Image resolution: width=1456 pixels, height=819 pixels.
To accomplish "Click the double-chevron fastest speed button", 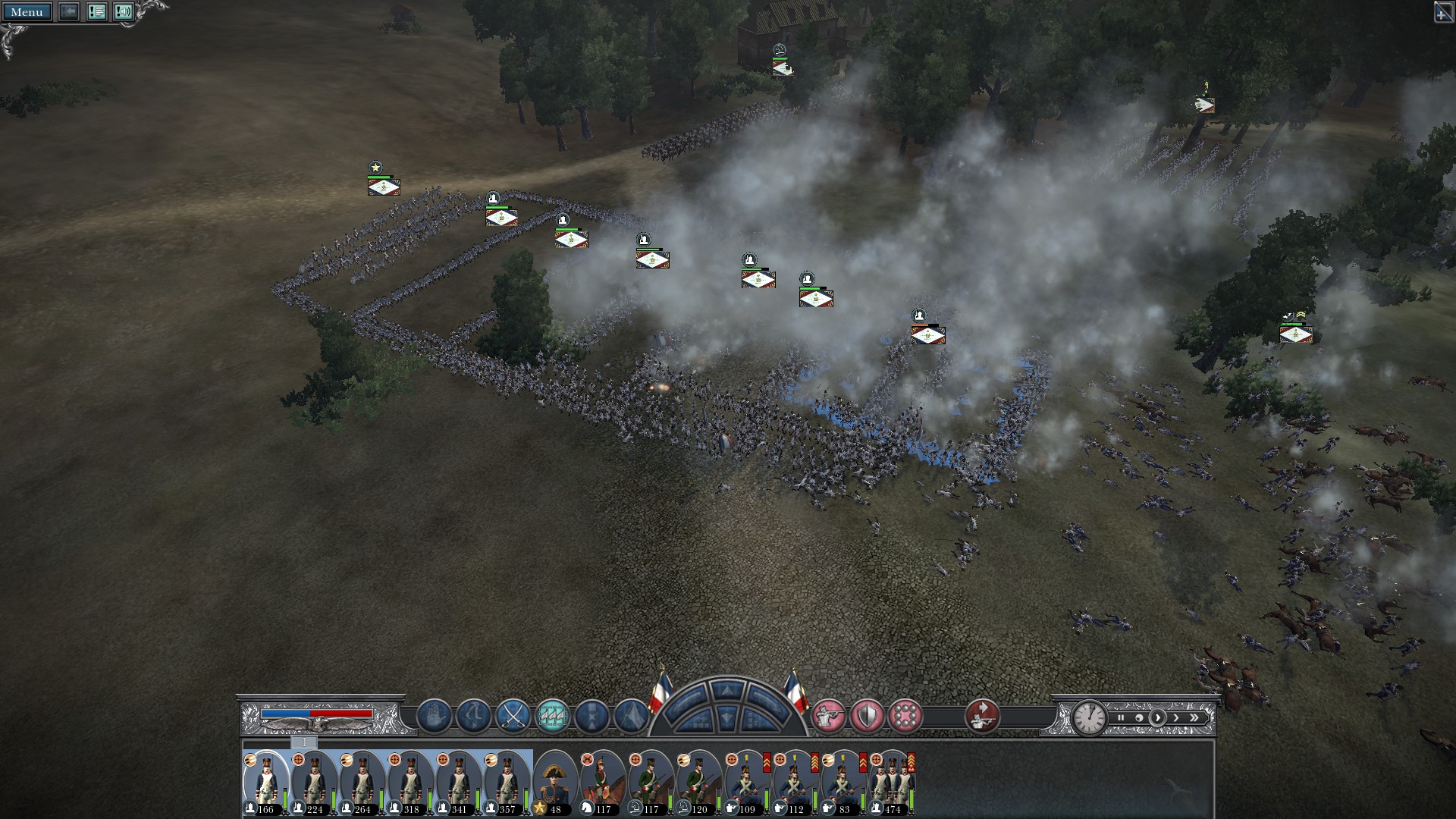I will (1194, 719).
